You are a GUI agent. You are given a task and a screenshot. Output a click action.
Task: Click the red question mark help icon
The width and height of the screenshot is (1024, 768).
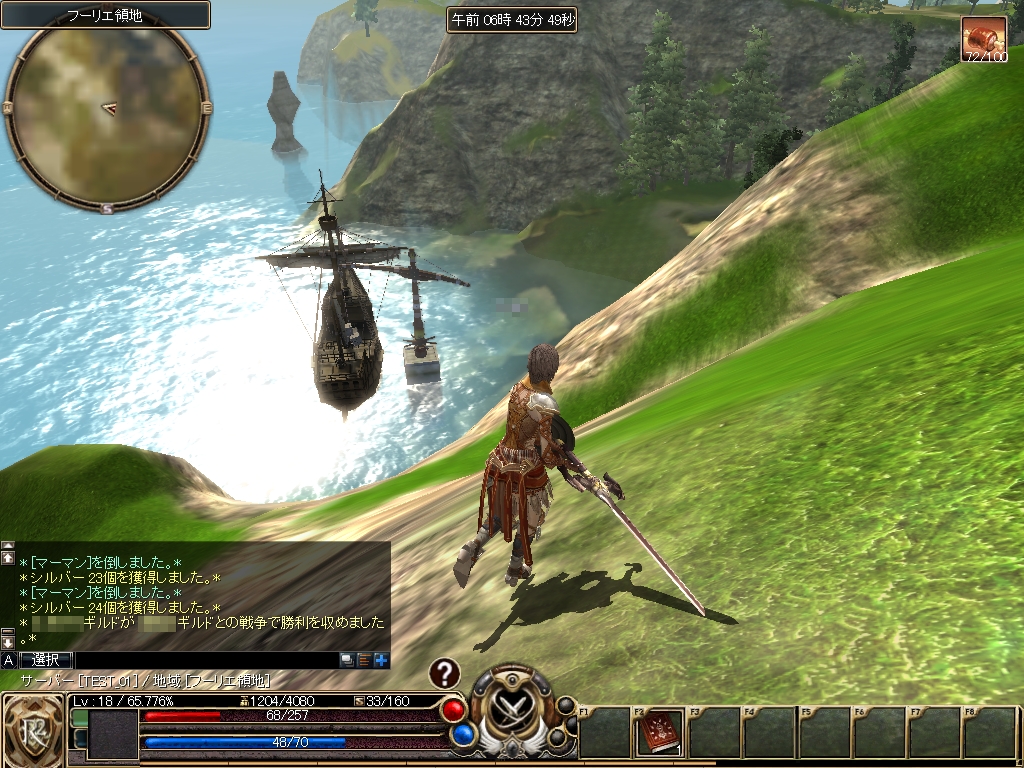pos(444,674)
